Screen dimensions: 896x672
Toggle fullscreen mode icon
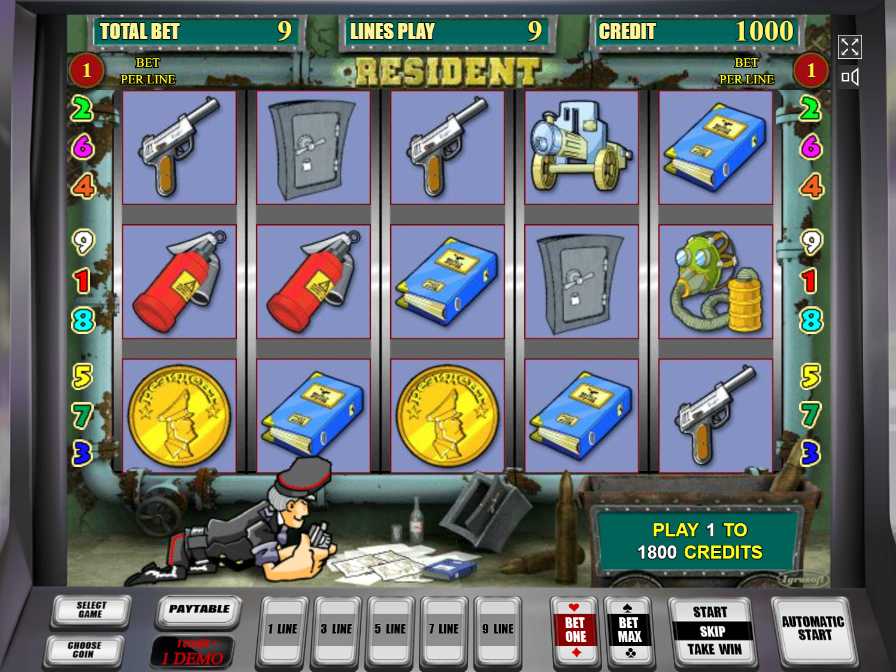pos(849,46)
